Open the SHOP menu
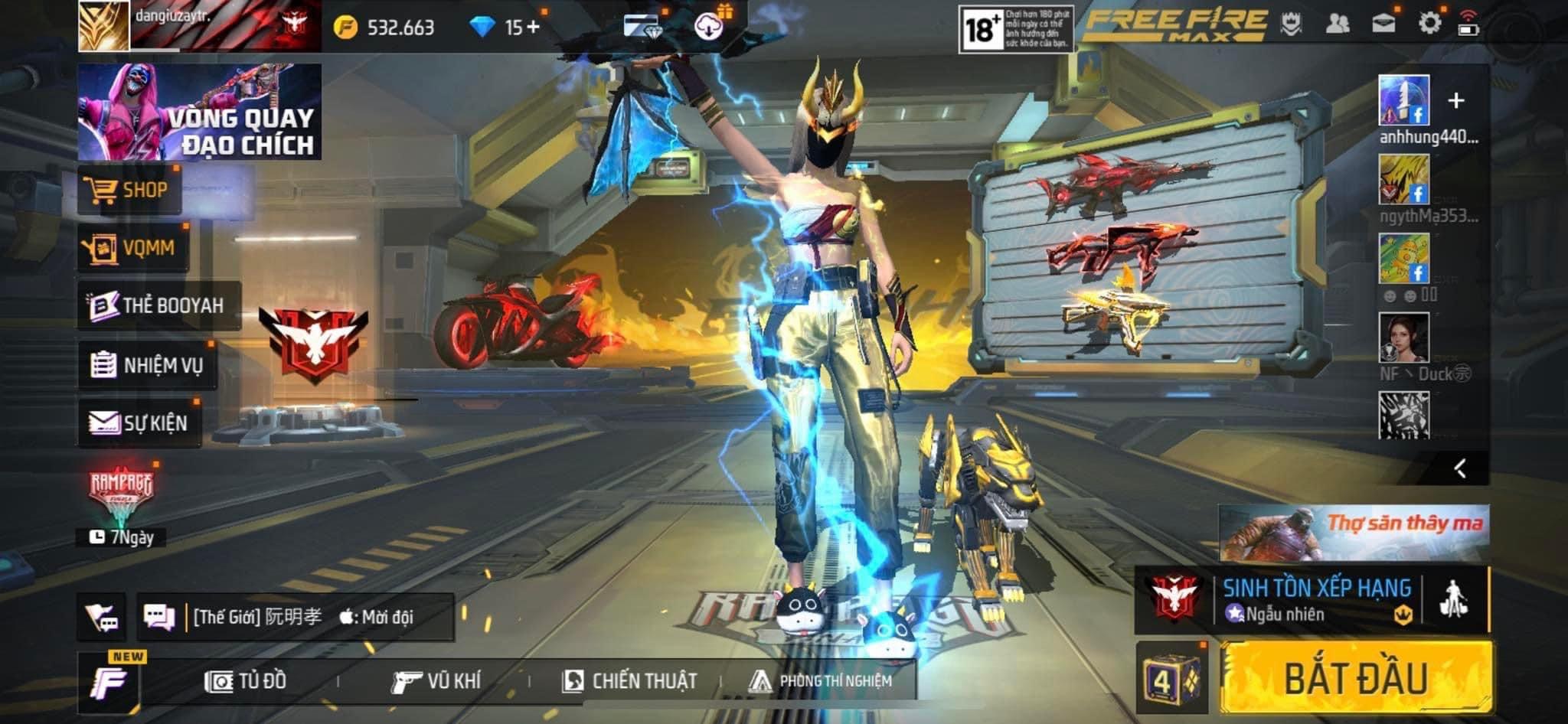The height and width of the screenshot is (724, 1568). [x=129, y=191]
